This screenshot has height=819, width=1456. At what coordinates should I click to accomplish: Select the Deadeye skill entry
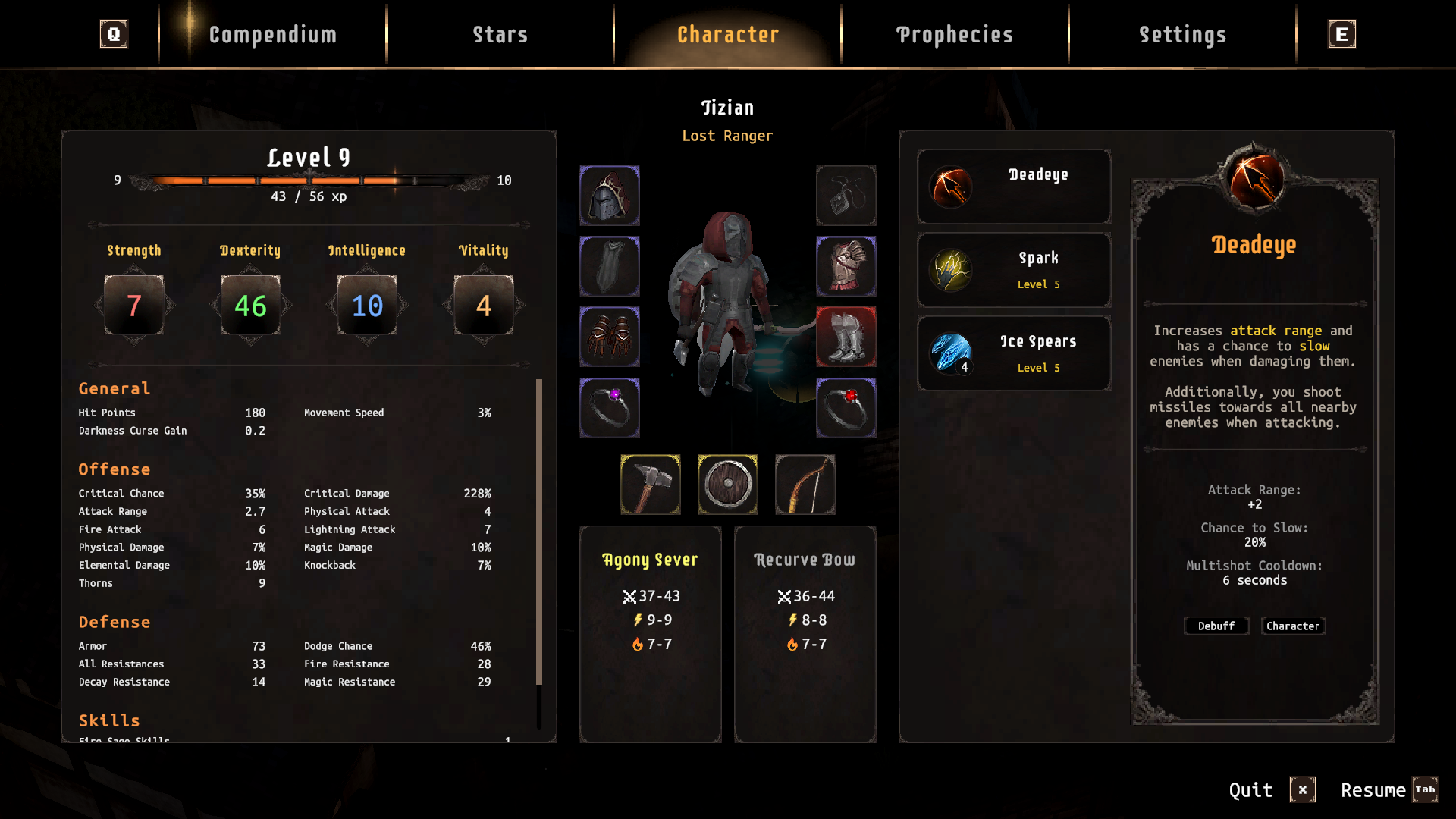pos(1014,187)
